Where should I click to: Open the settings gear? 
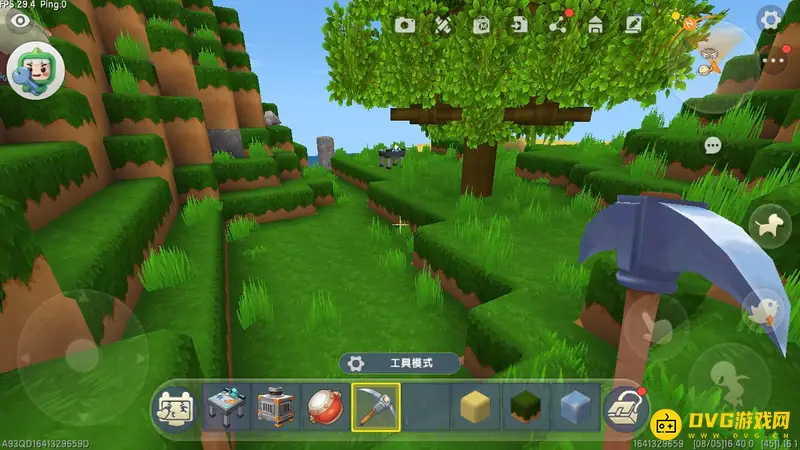point(770,19)
